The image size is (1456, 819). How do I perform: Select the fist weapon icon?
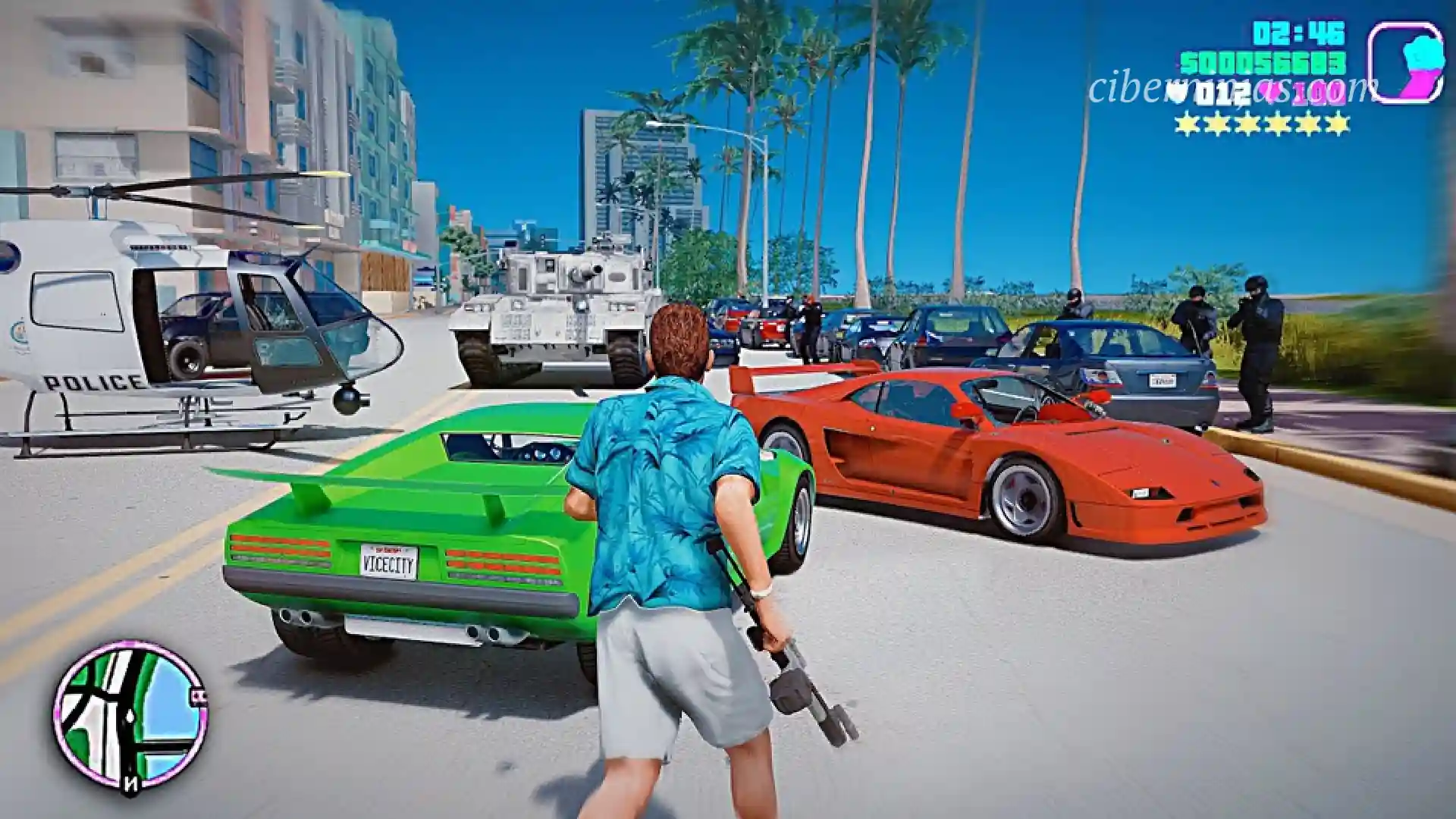1405,62
